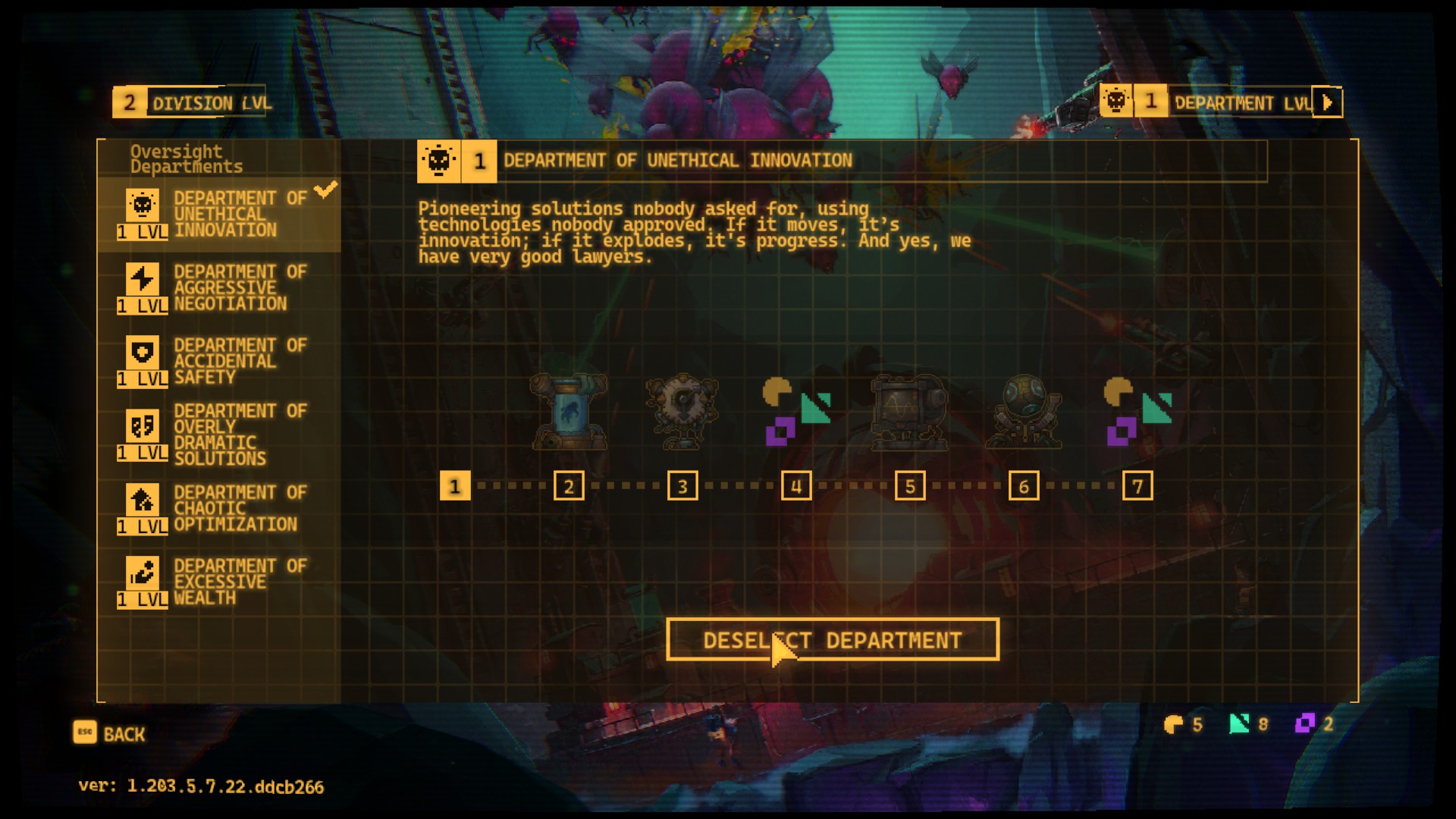Image resolution: width=1456 pixels, height=819 pixels.
Task: Pick level 6 node on progression track
Action: 1024,486
